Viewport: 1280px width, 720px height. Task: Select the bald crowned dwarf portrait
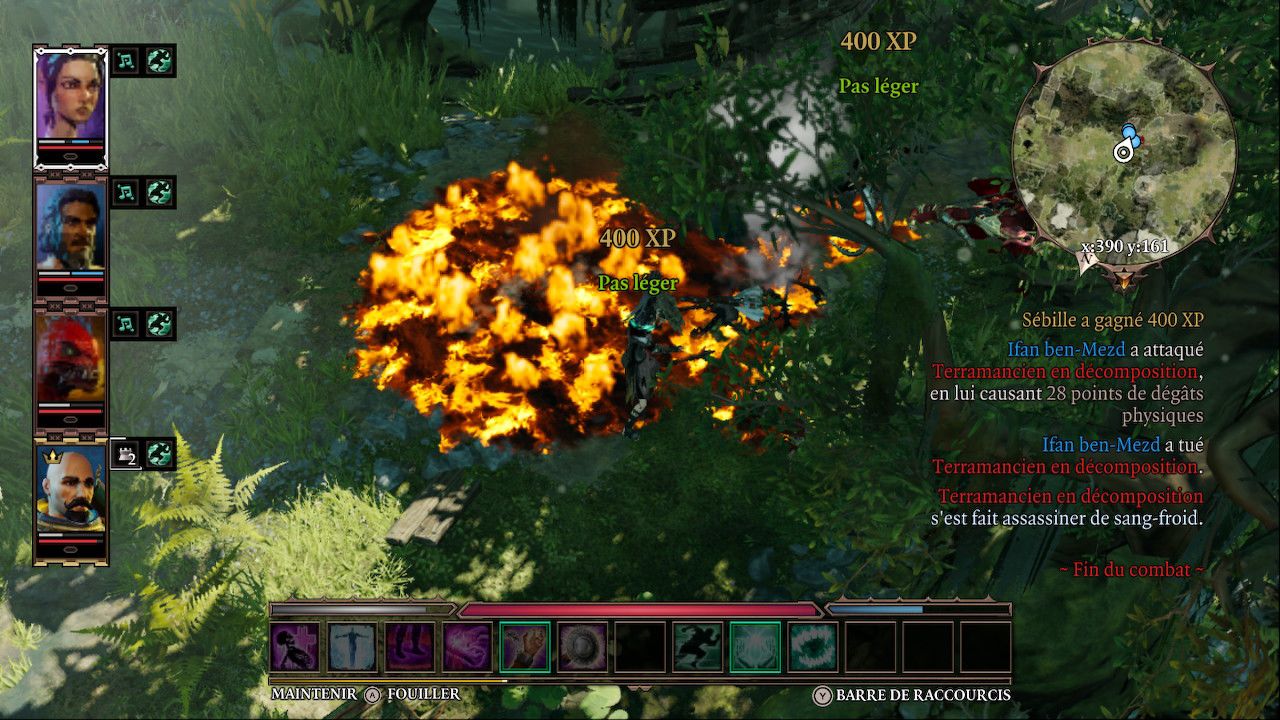click(71, 493)
